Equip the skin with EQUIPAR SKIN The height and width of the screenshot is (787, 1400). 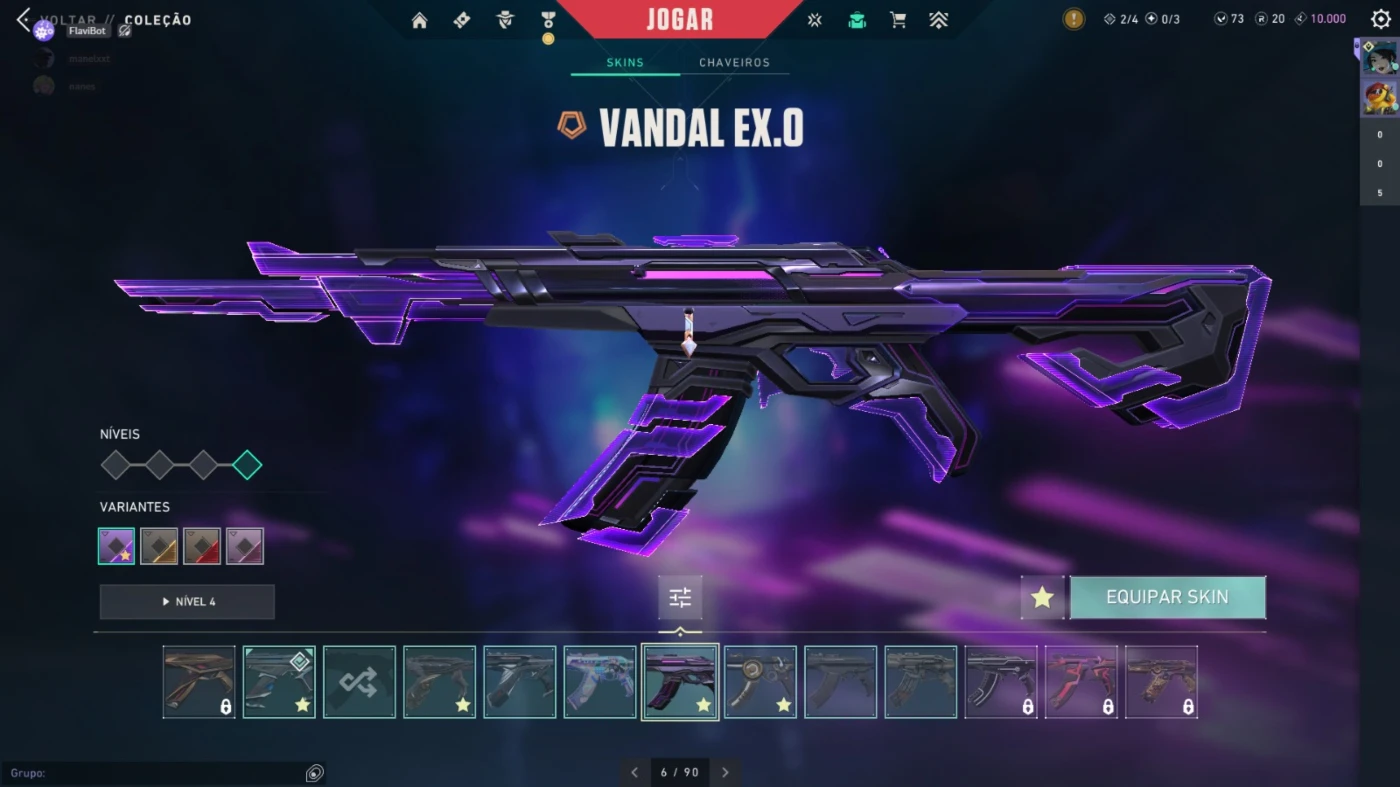(x=1167, y=597)
